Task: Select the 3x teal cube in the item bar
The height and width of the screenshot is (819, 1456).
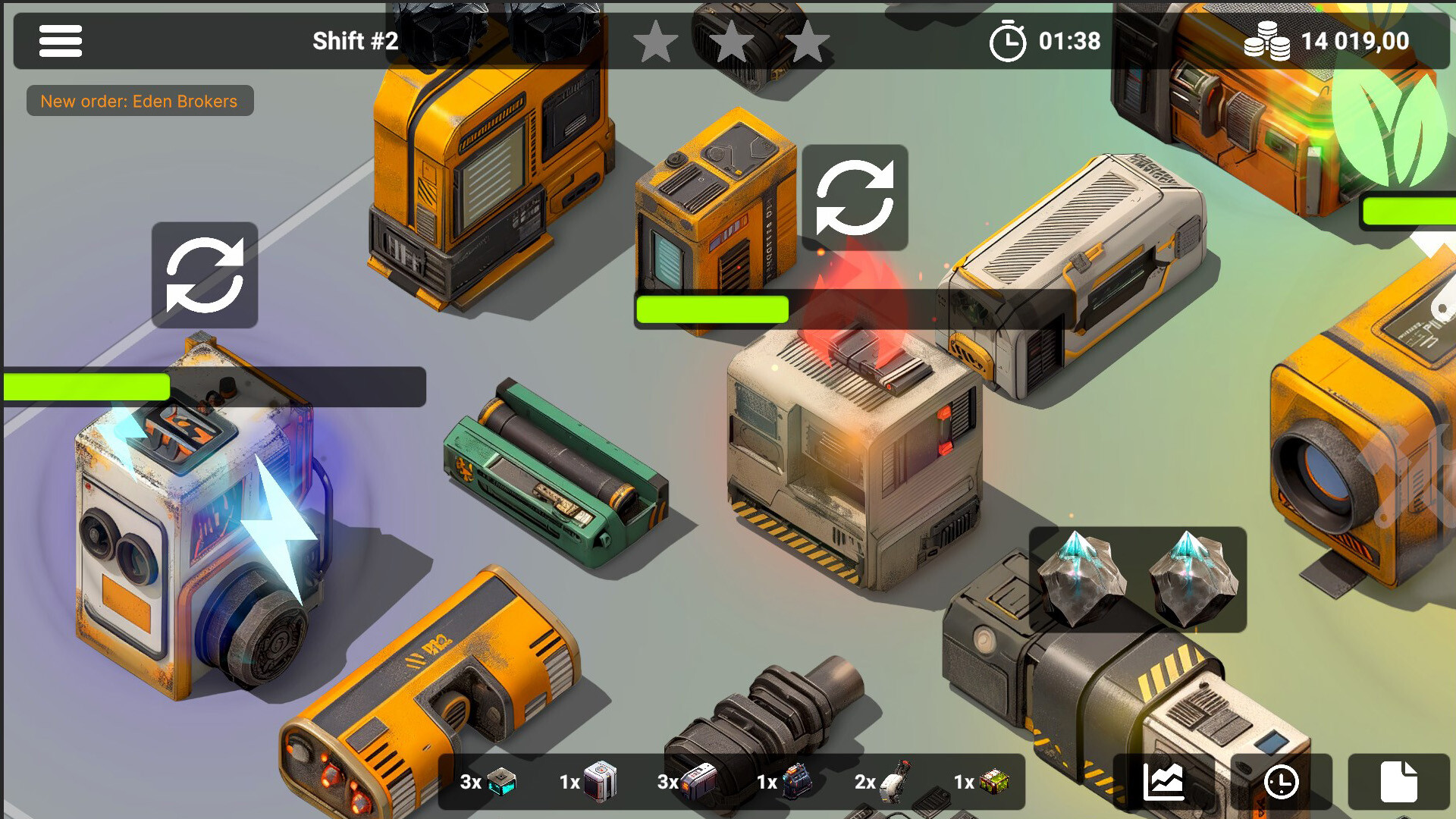Action: pyautogui.click(x=503, y=781)
